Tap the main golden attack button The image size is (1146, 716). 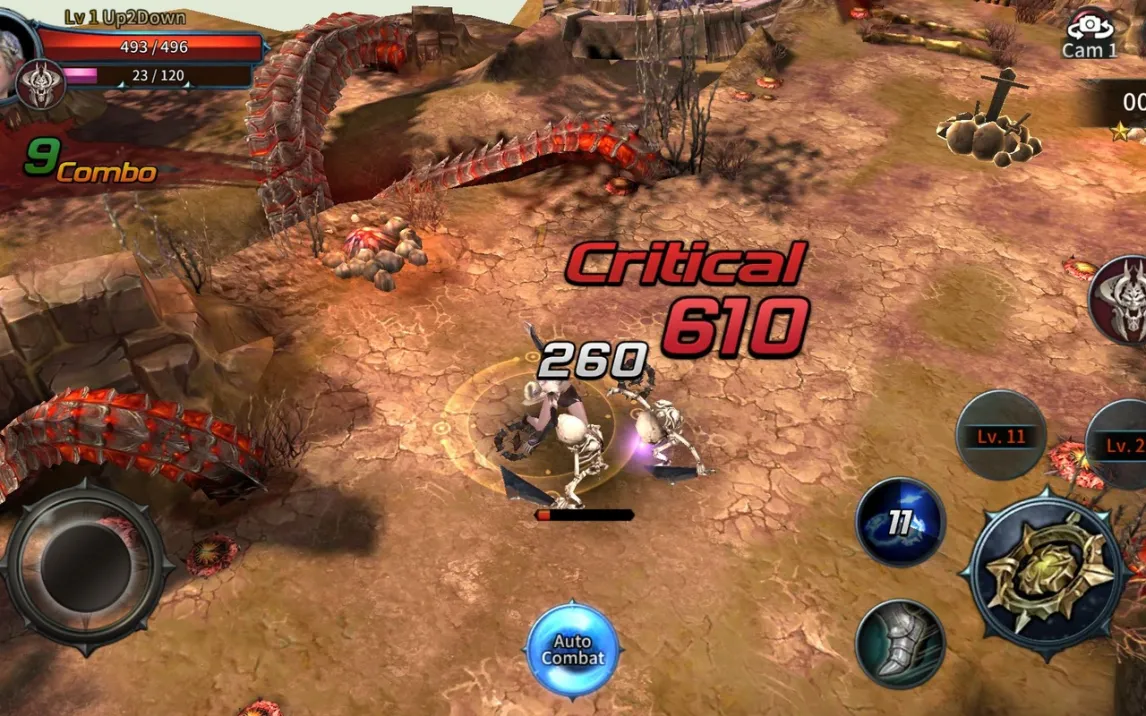pos(1046,572)
